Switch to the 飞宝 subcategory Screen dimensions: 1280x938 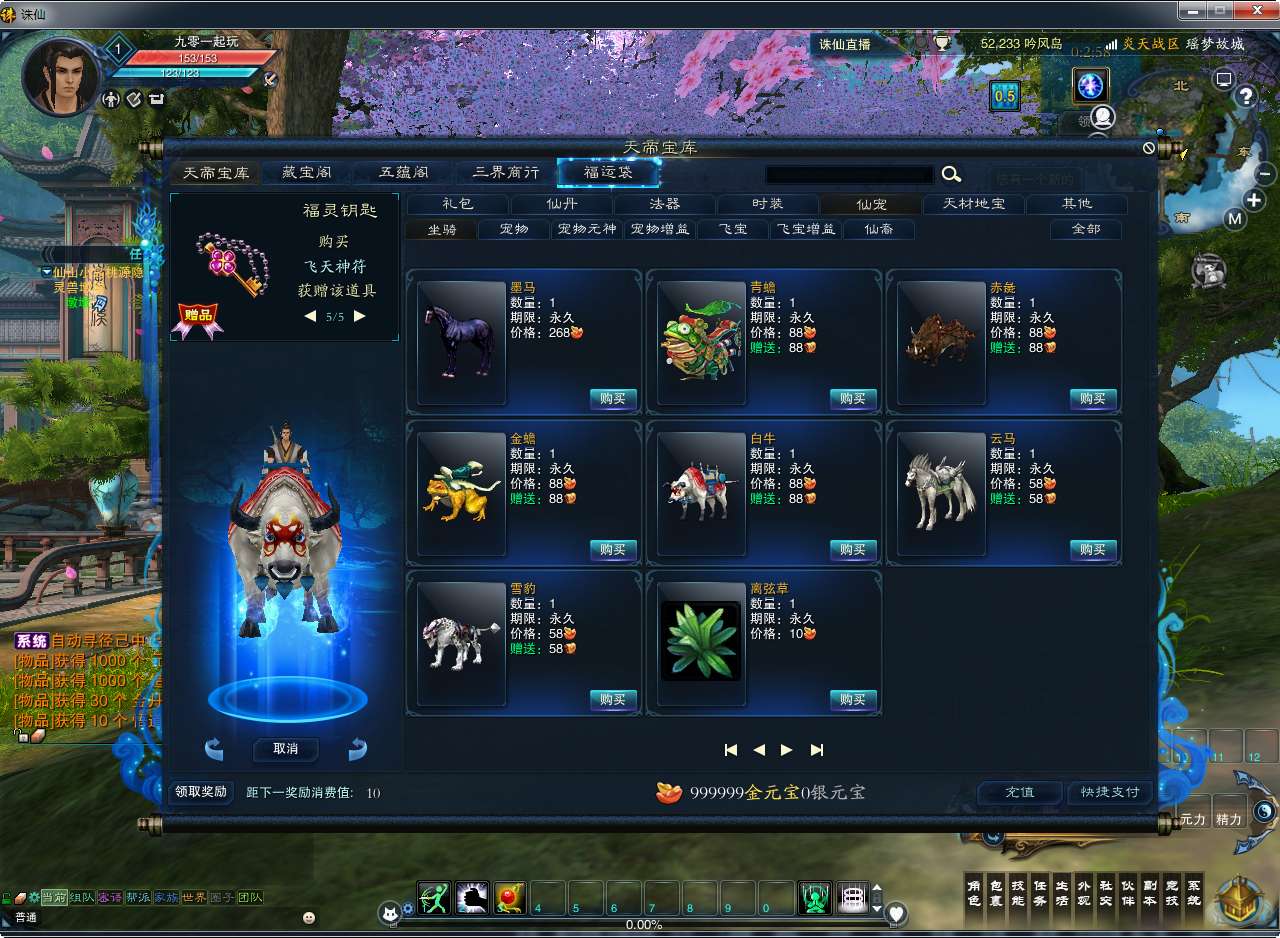tap(733, 230)
